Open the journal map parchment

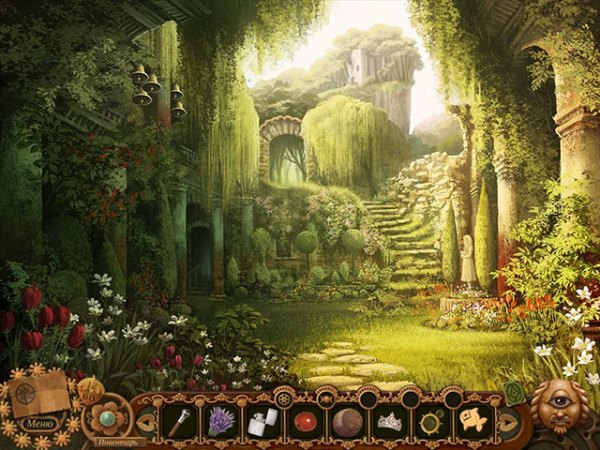40,397
